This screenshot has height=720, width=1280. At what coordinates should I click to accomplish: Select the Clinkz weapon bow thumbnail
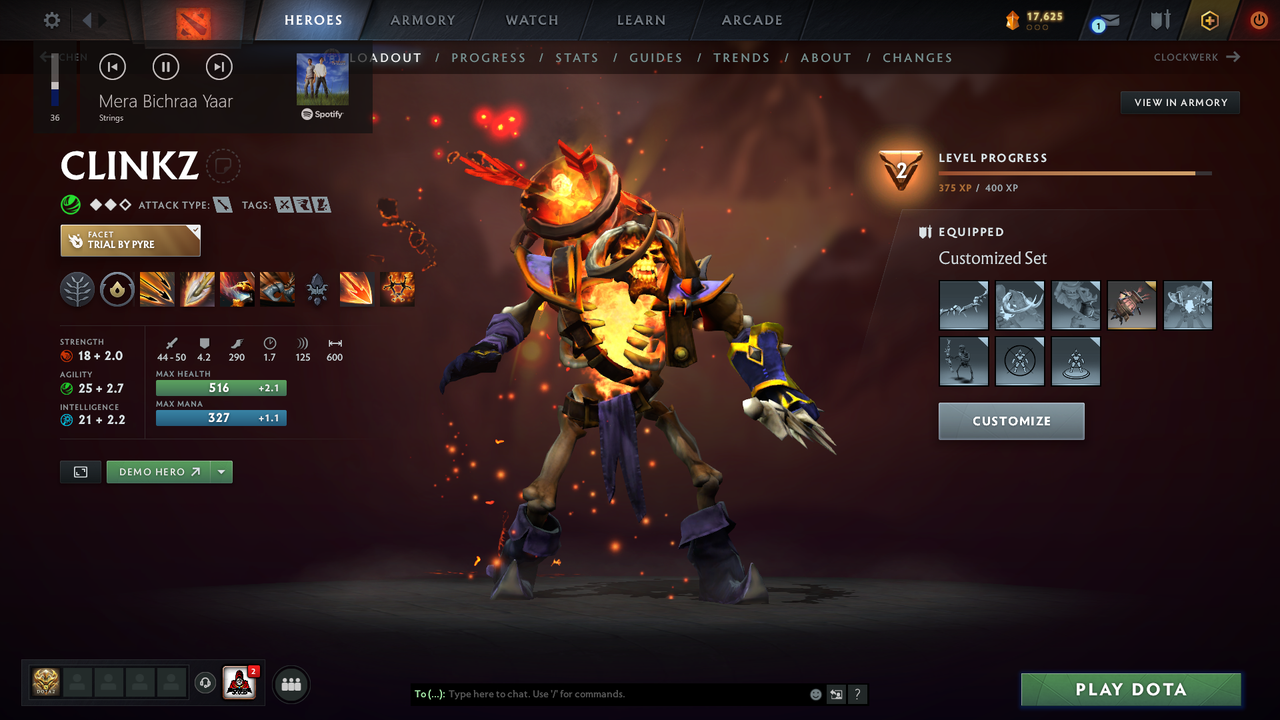tap(963, 305)
